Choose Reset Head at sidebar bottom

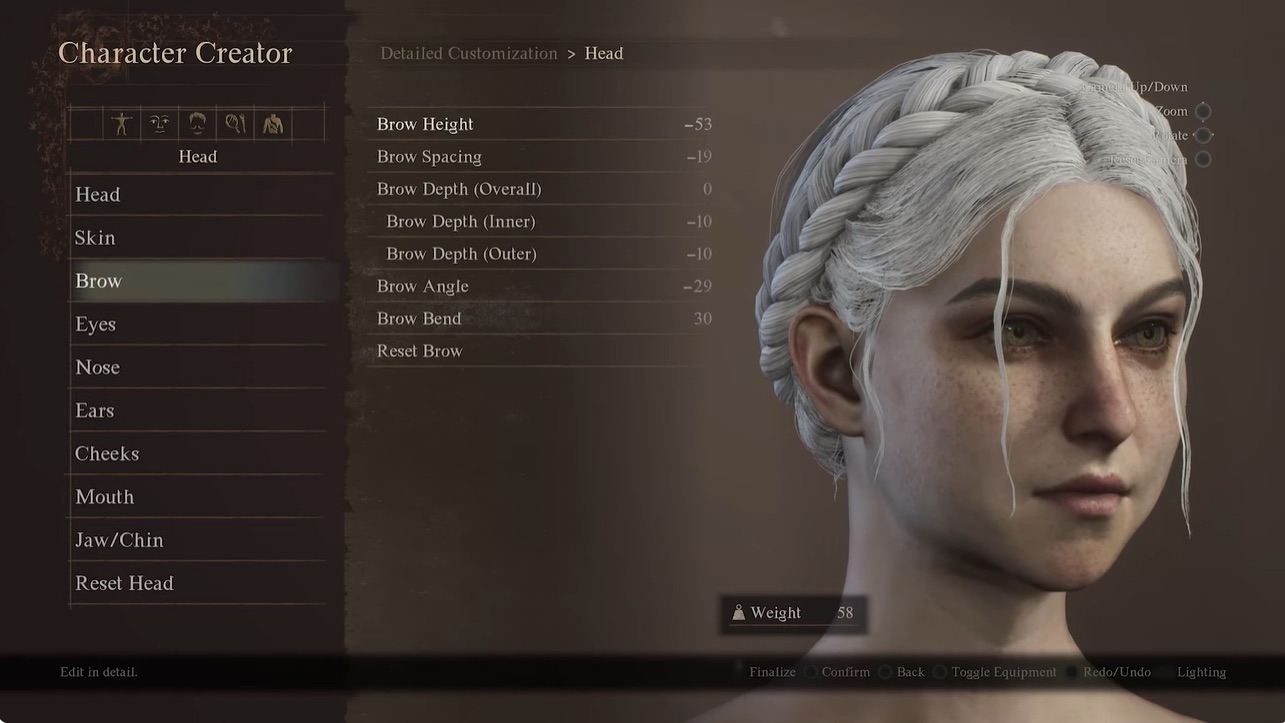pos(124,582)
